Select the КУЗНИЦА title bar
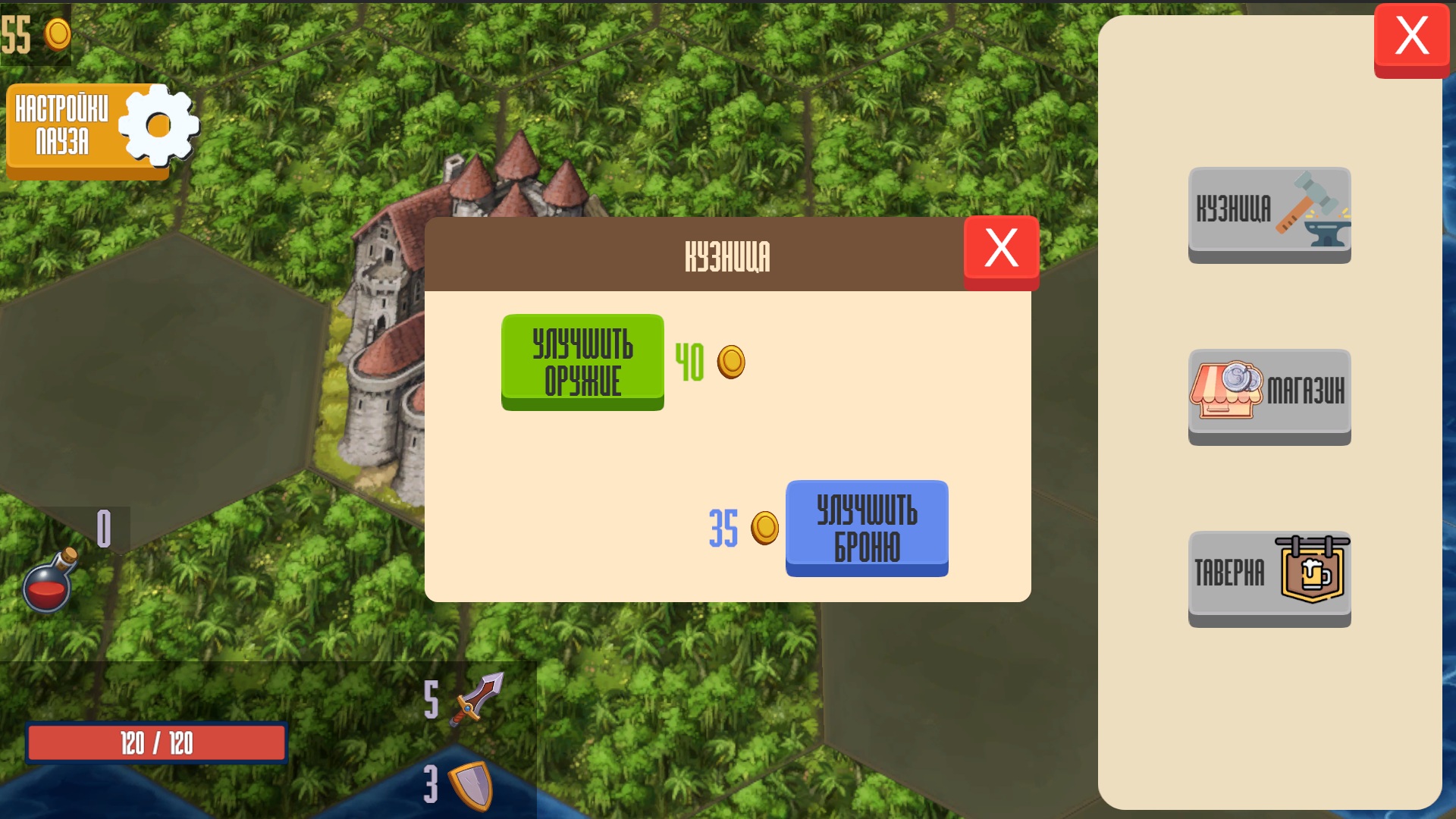Image resolution: width=1456 pixels, height=819 pixels. click(x=728, y=256)
